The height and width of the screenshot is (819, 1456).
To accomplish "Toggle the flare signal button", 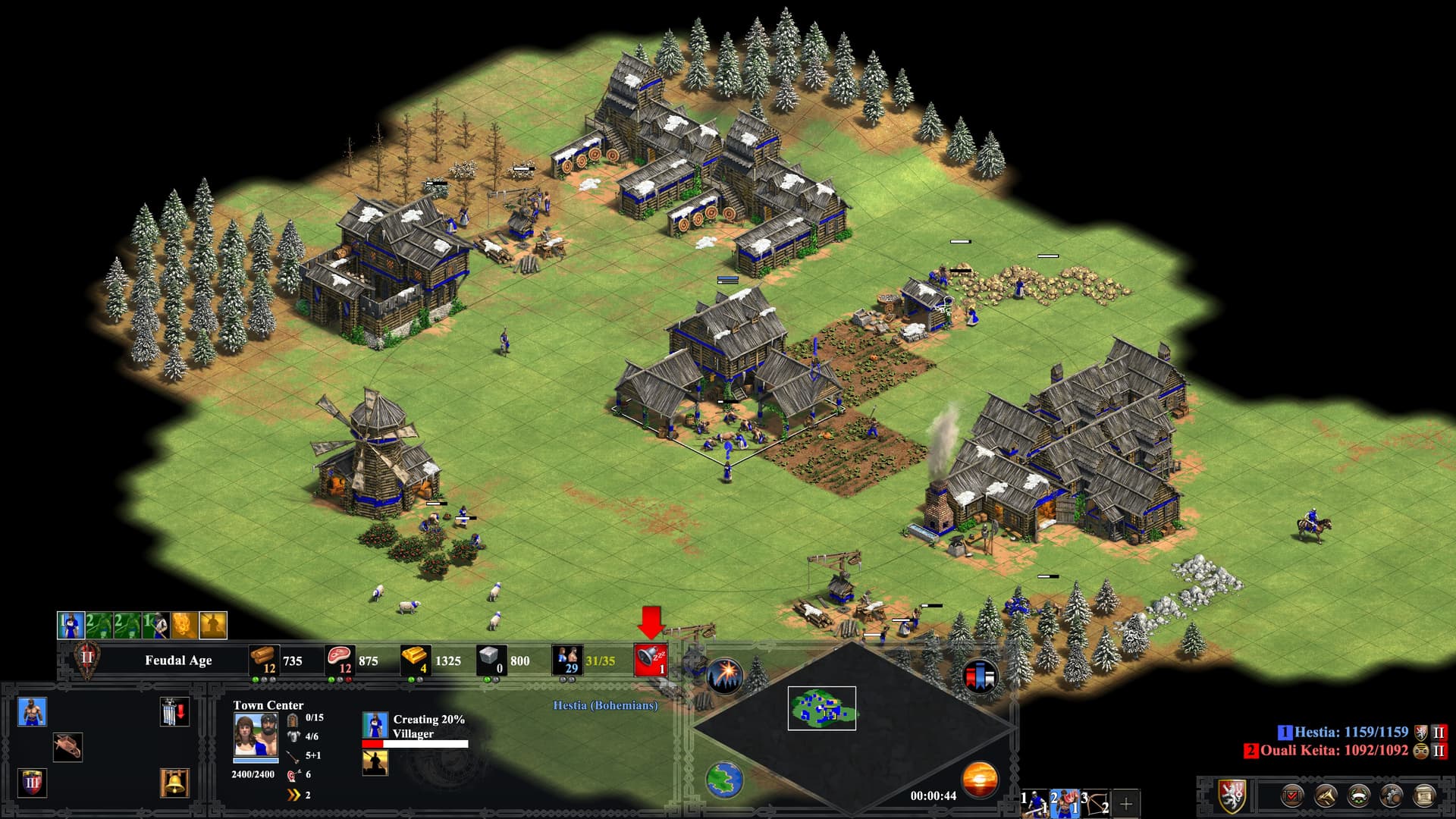I will pos(725,674).
